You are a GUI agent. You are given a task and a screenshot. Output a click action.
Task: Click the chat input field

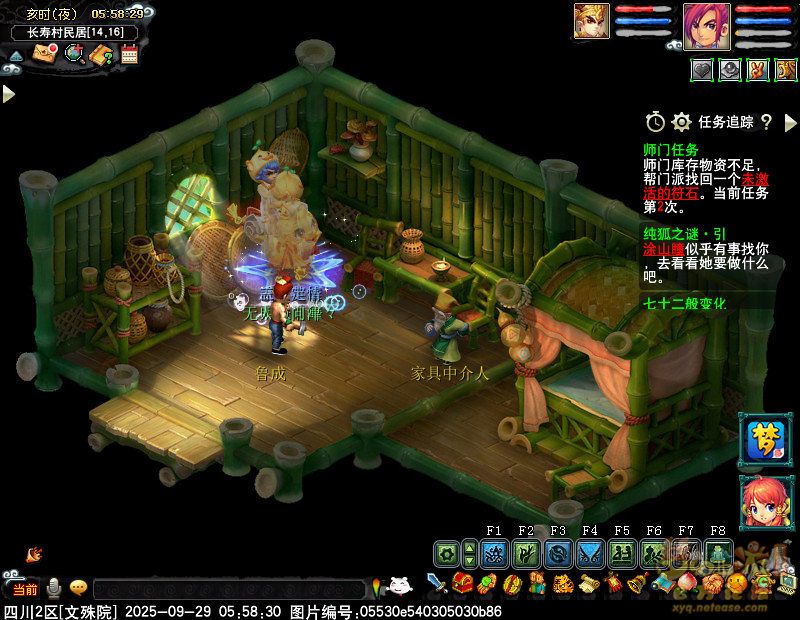[228, 589]
